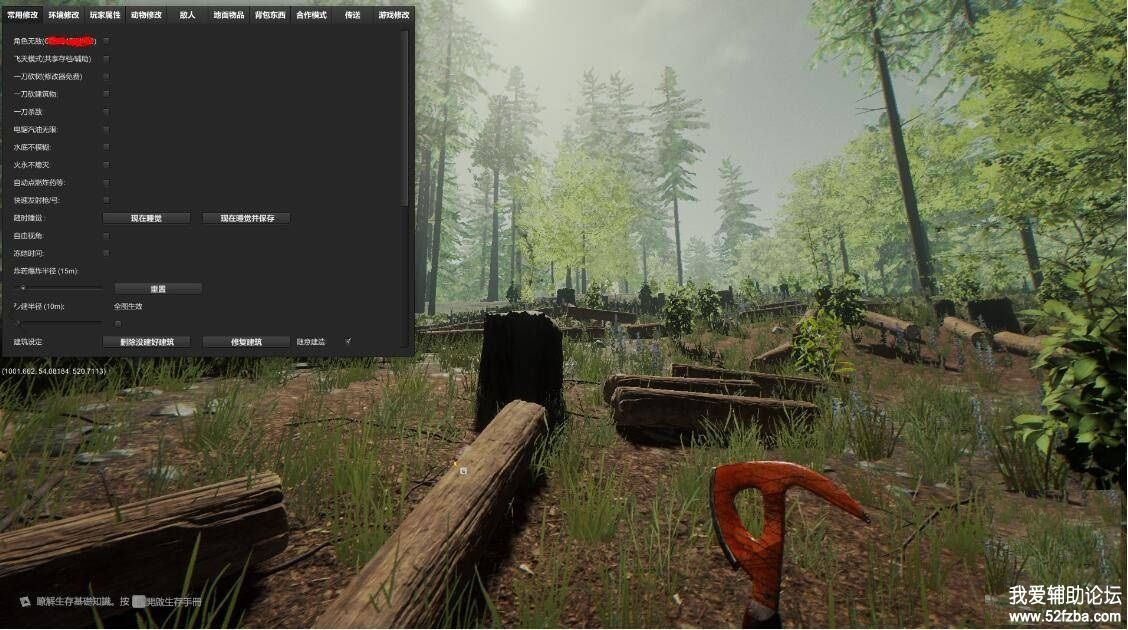Switch to the 敌人 tab
Image resolution: width=1128 pixels, height=630 pixels.
tap(187, 15)
